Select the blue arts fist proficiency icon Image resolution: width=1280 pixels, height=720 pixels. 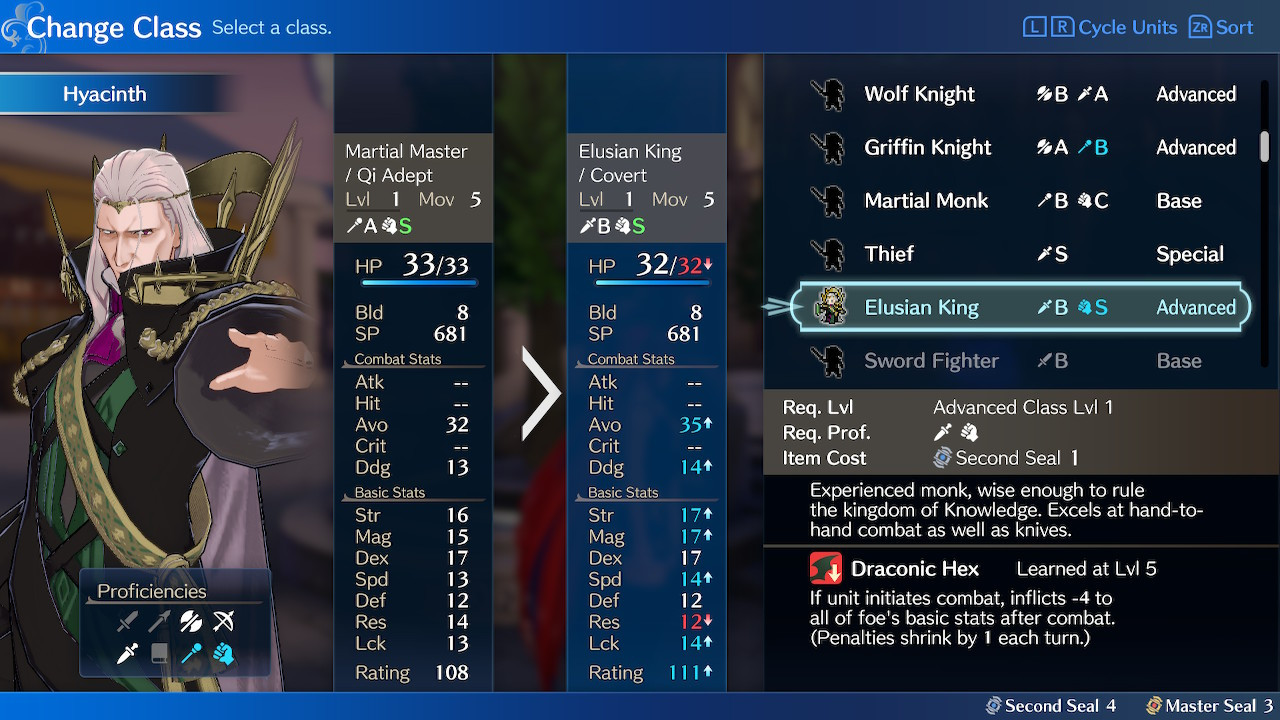click(224, 654)
